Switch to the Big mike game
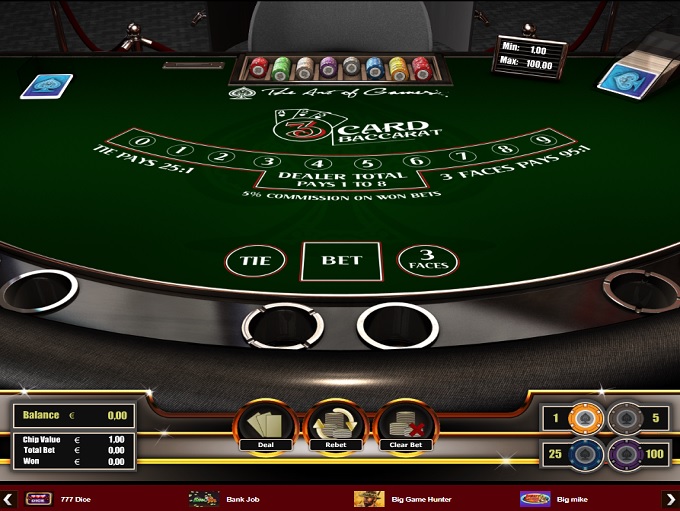The width and height of the screenshot is (680, 511). [550, 498]
